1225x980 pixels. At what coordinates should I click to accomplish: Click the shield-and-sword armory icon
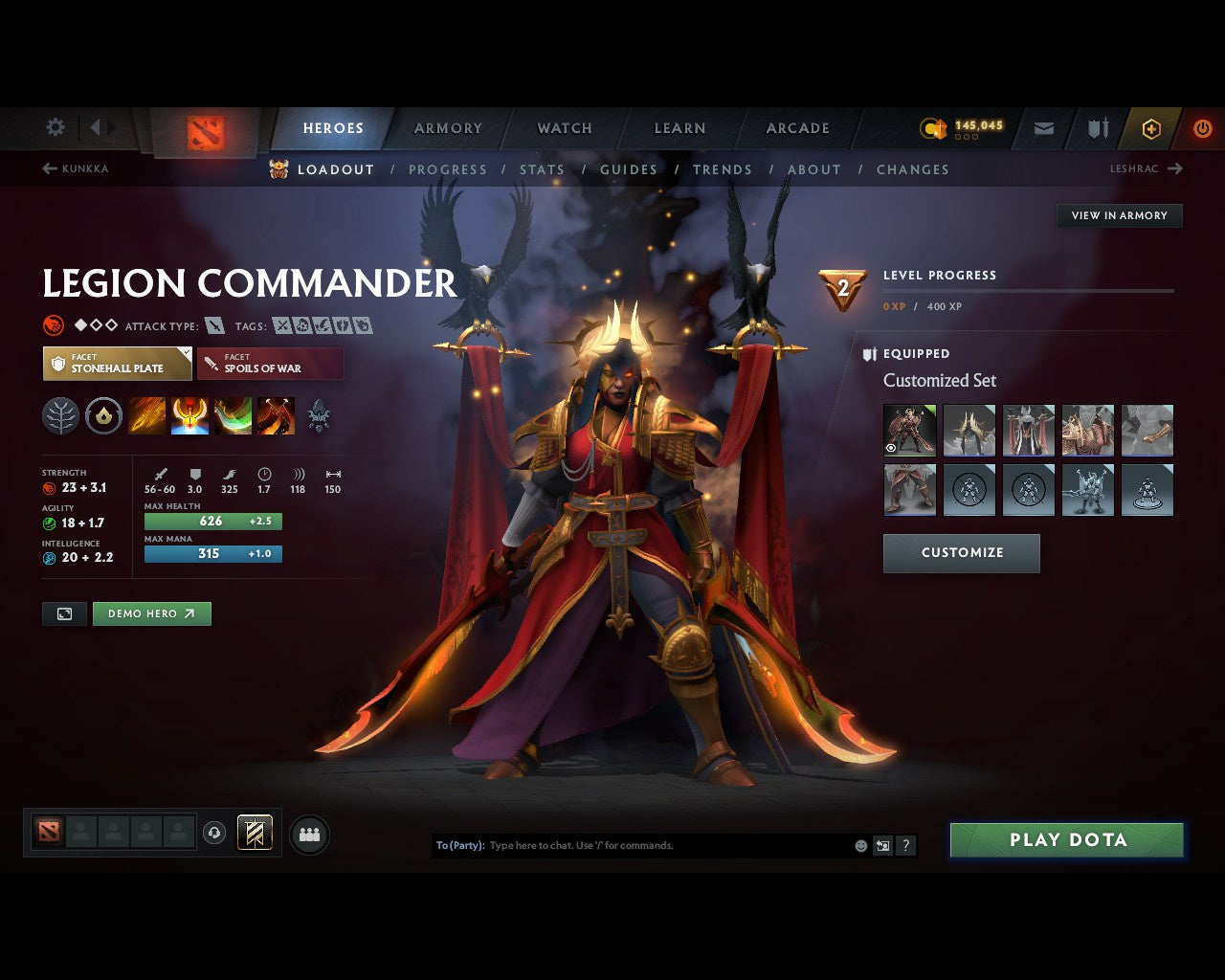(1097, 127)
